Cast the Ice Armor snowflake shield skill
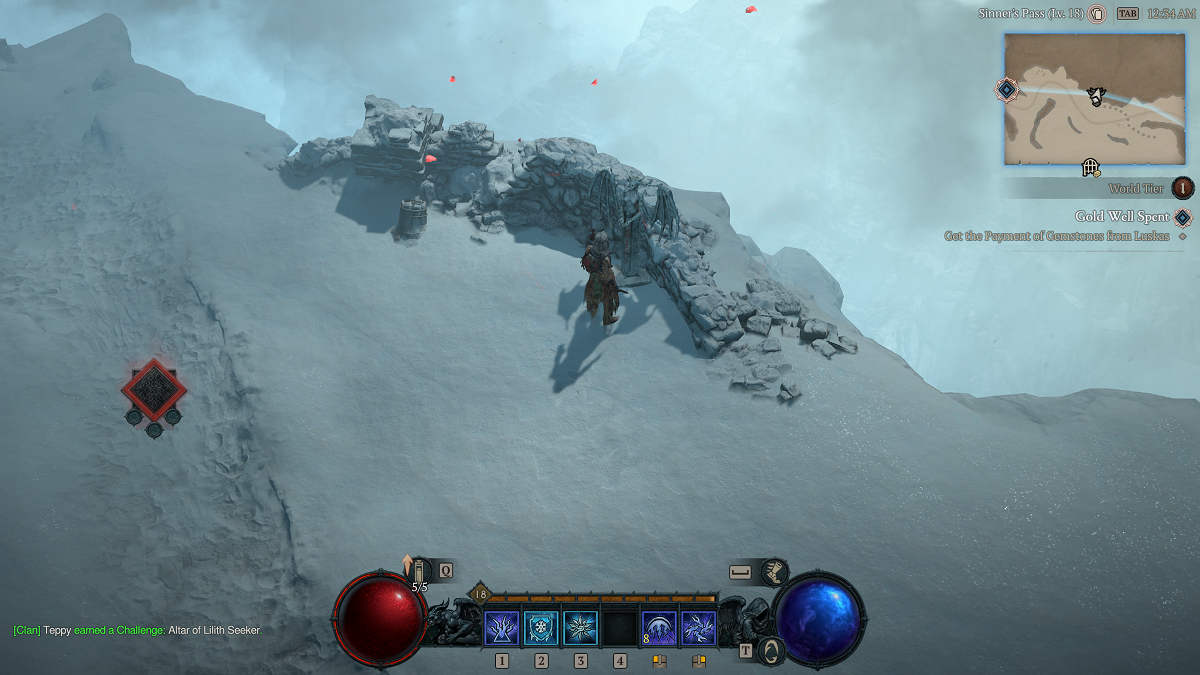This screenshot has height=675, width=1200. pyautogui.click(x=541, y=628)
